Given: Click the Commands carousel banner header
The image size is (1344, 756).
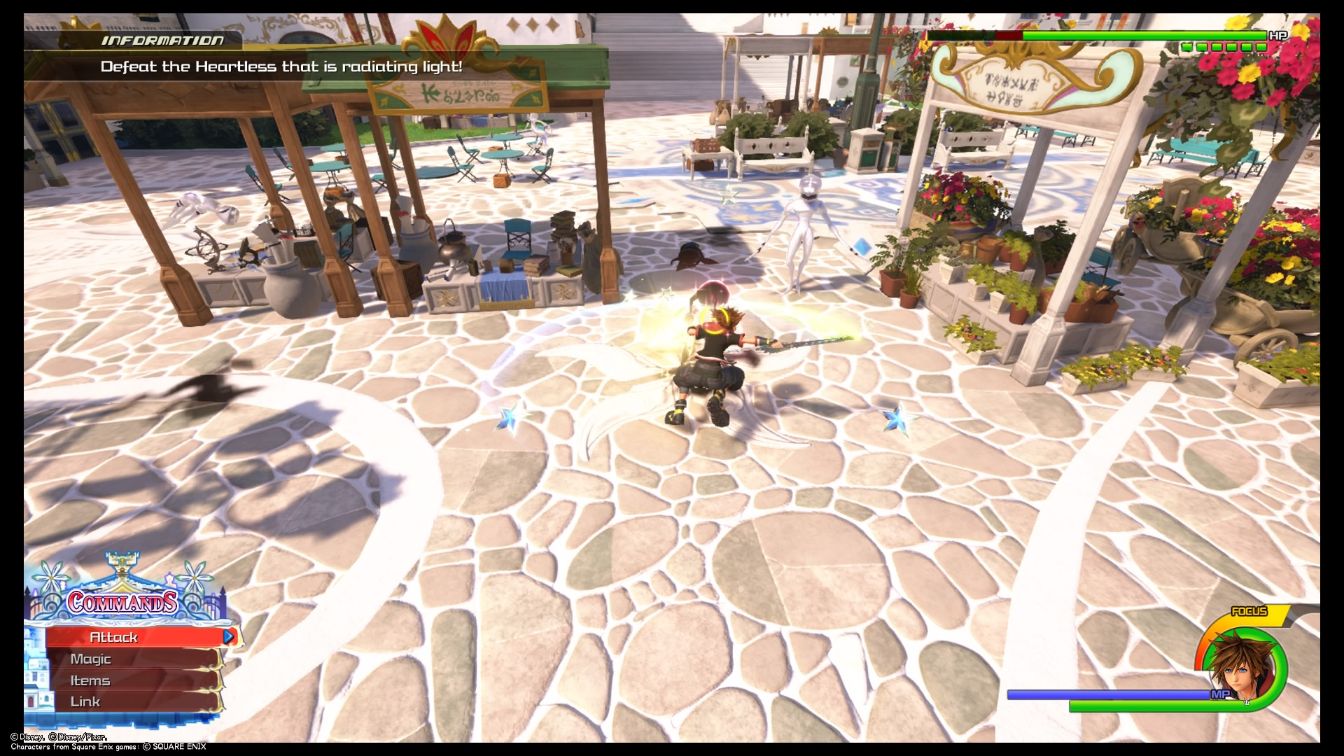Looking at the screenshot, I should click(x=122, y=602).
